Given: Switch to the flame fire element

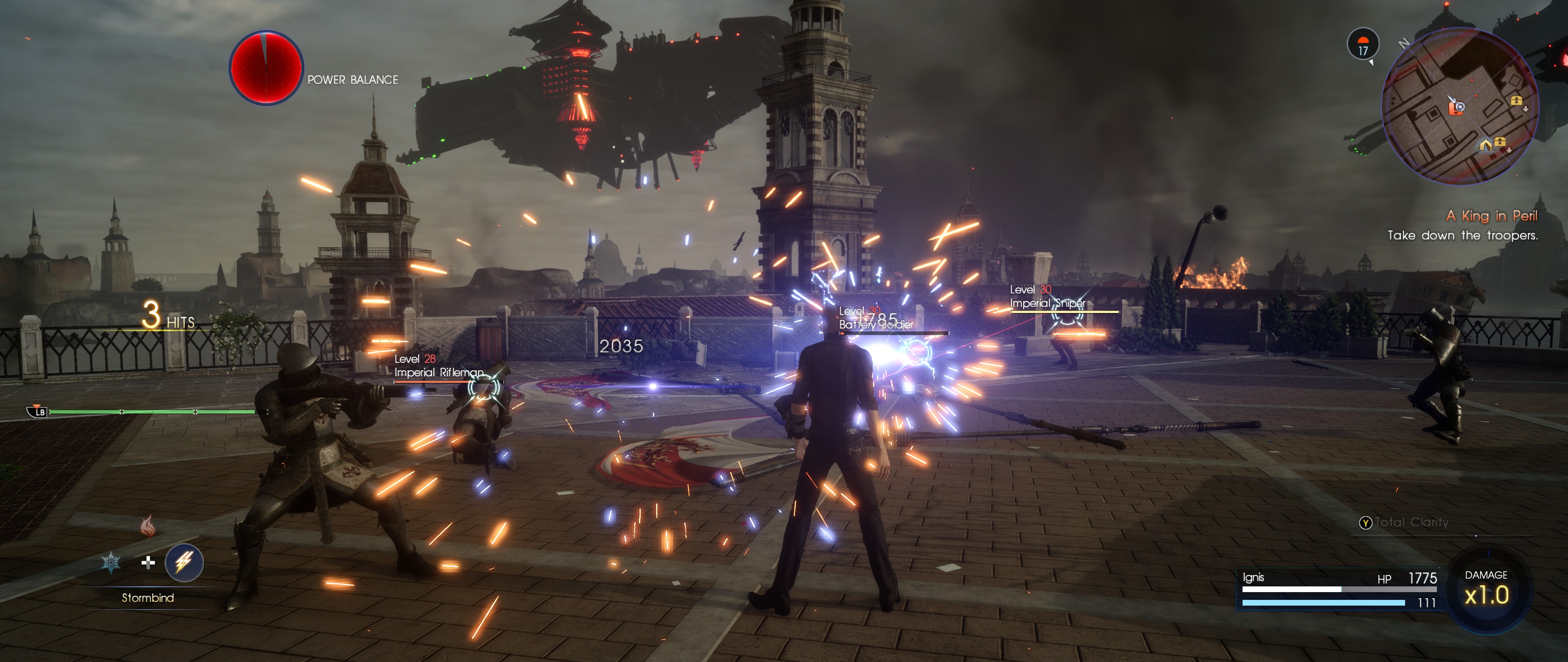Looking at the screenshot, I should (147, 526).
